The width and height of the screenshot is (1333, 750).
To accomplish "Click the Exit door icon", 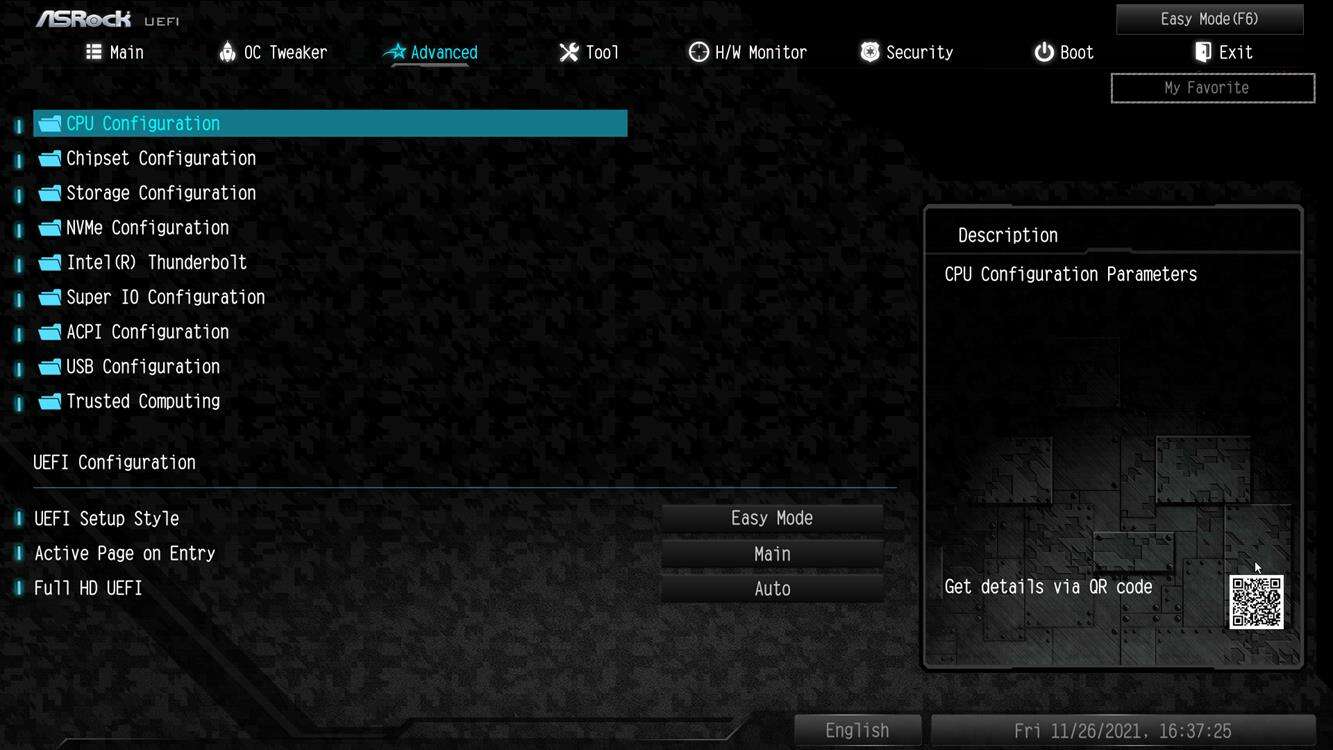I will coord(1201,51).
